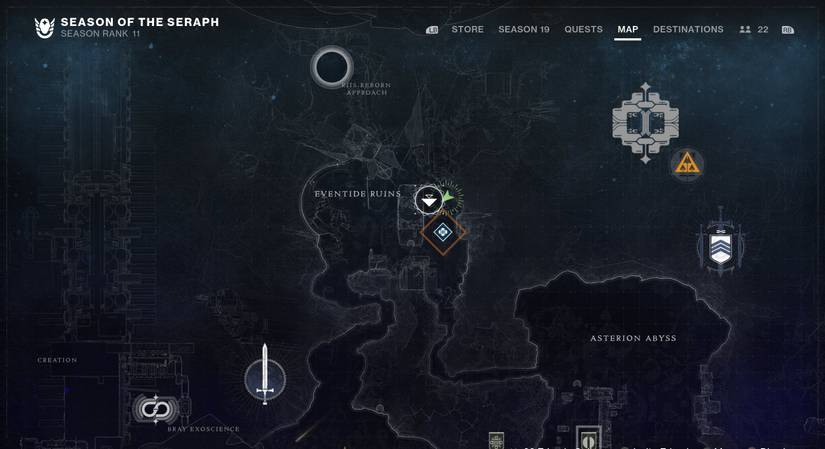Open the large ornate raid emblem node

(x=646, y=123)
